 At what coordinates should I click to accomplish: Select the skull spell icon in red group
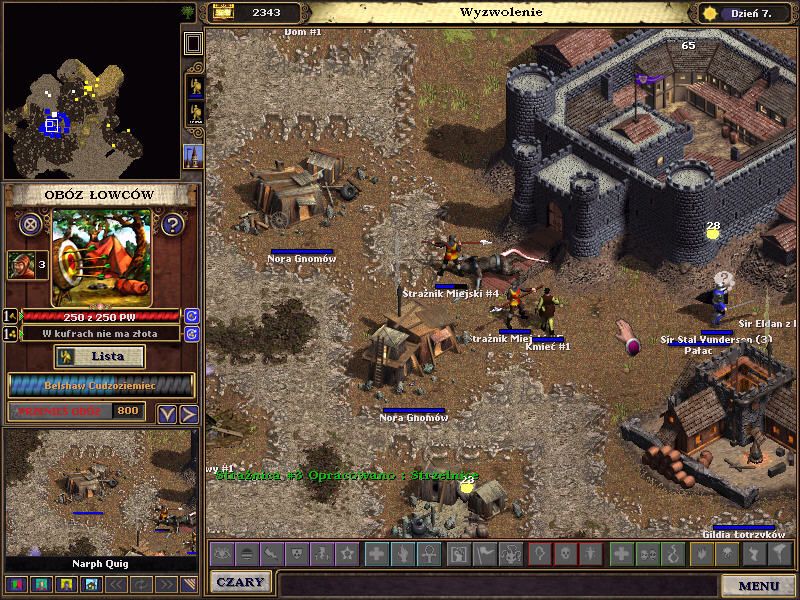(x=565, y=553)
